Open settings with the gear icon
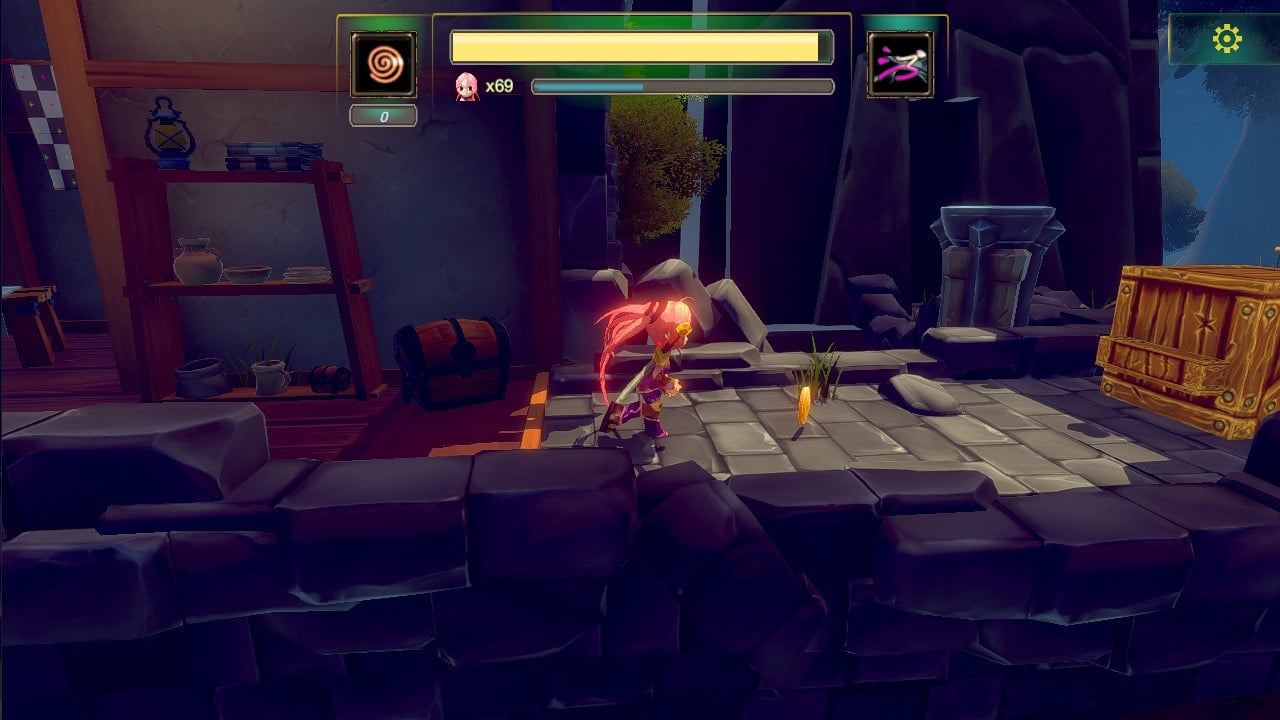1280x720 pixels. [x=1226, y=39]
